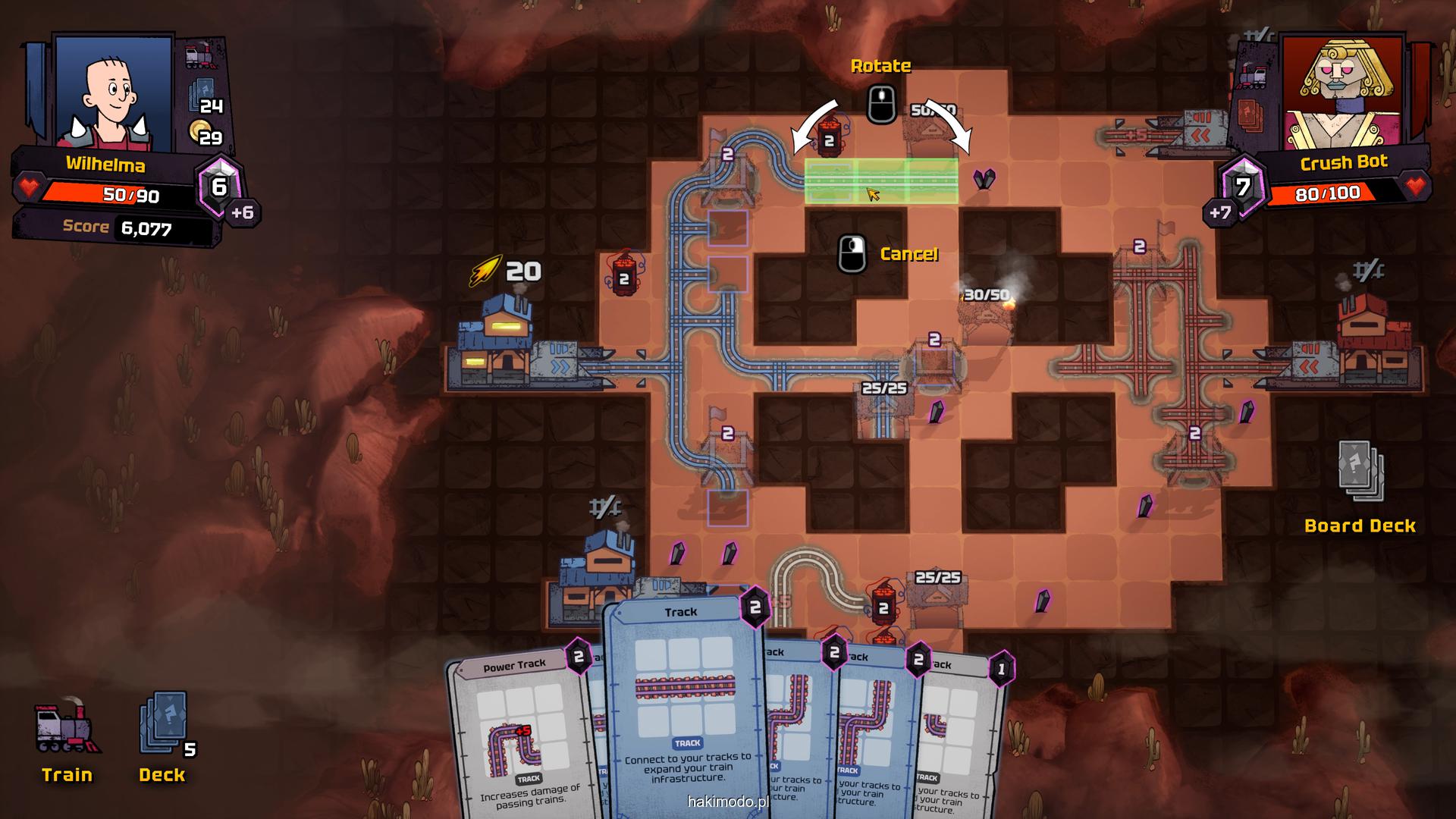Place track on the green highlighted tiles
The width and height of the screenshot is (1456, 819).
[881, 181]
